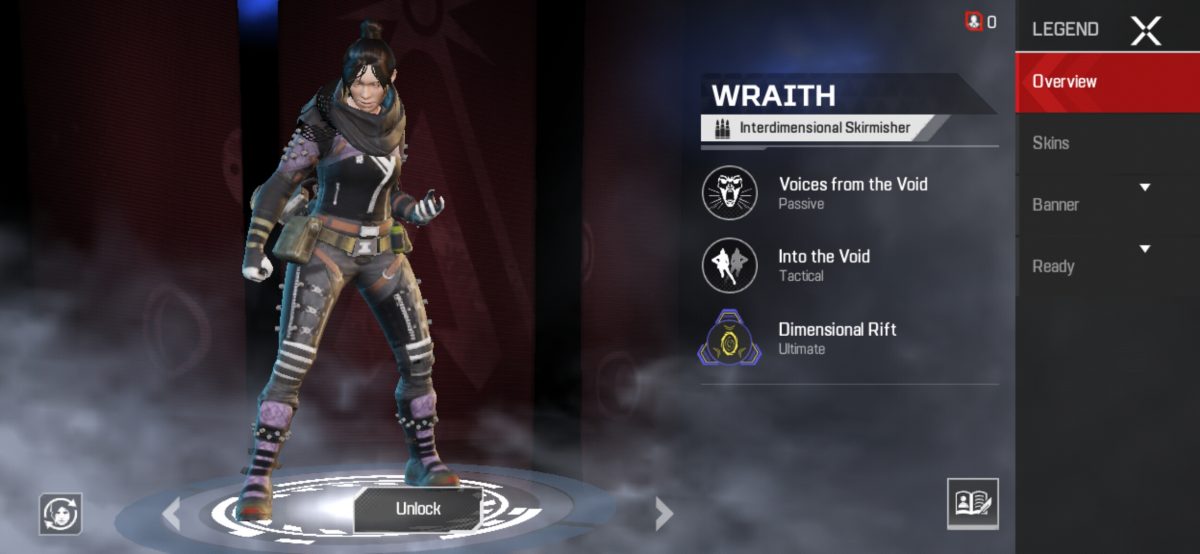Open the legend biography book icon
Image resolution: width=1200 pixels, height=554 pixels.
(972, 503)
